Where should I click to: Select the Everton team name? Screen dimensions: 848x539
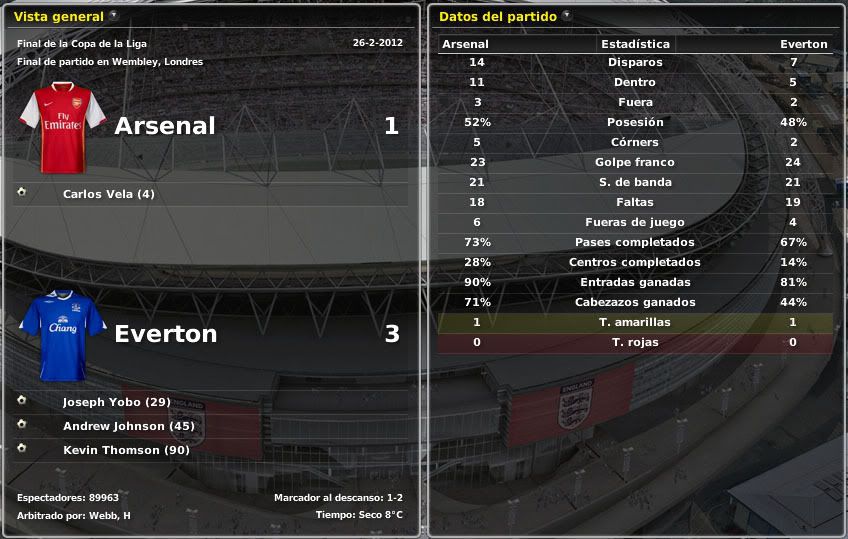click(165, 334)
